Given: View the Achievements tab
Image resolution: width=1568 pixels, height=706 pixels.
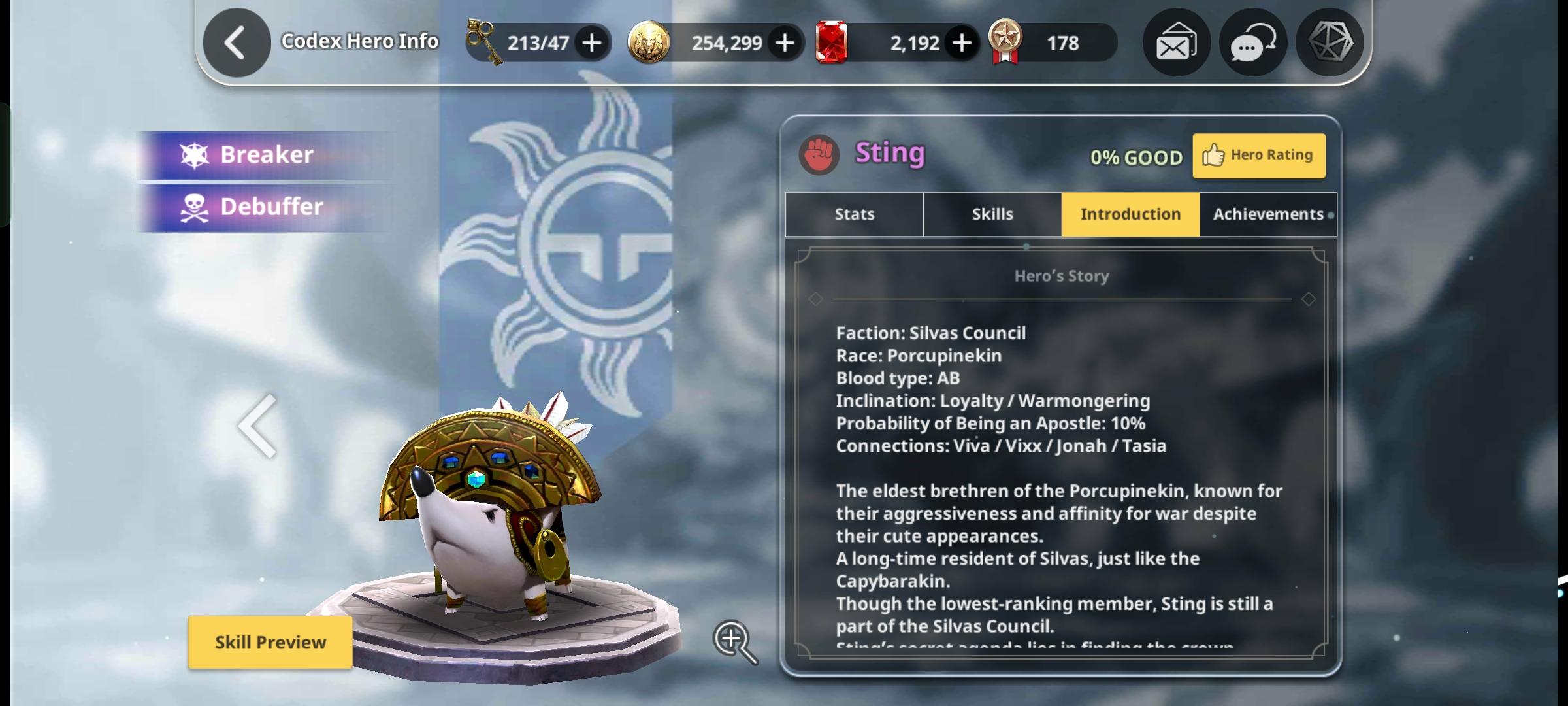Looking at the screenshot, I should [x=1268, y=214].
